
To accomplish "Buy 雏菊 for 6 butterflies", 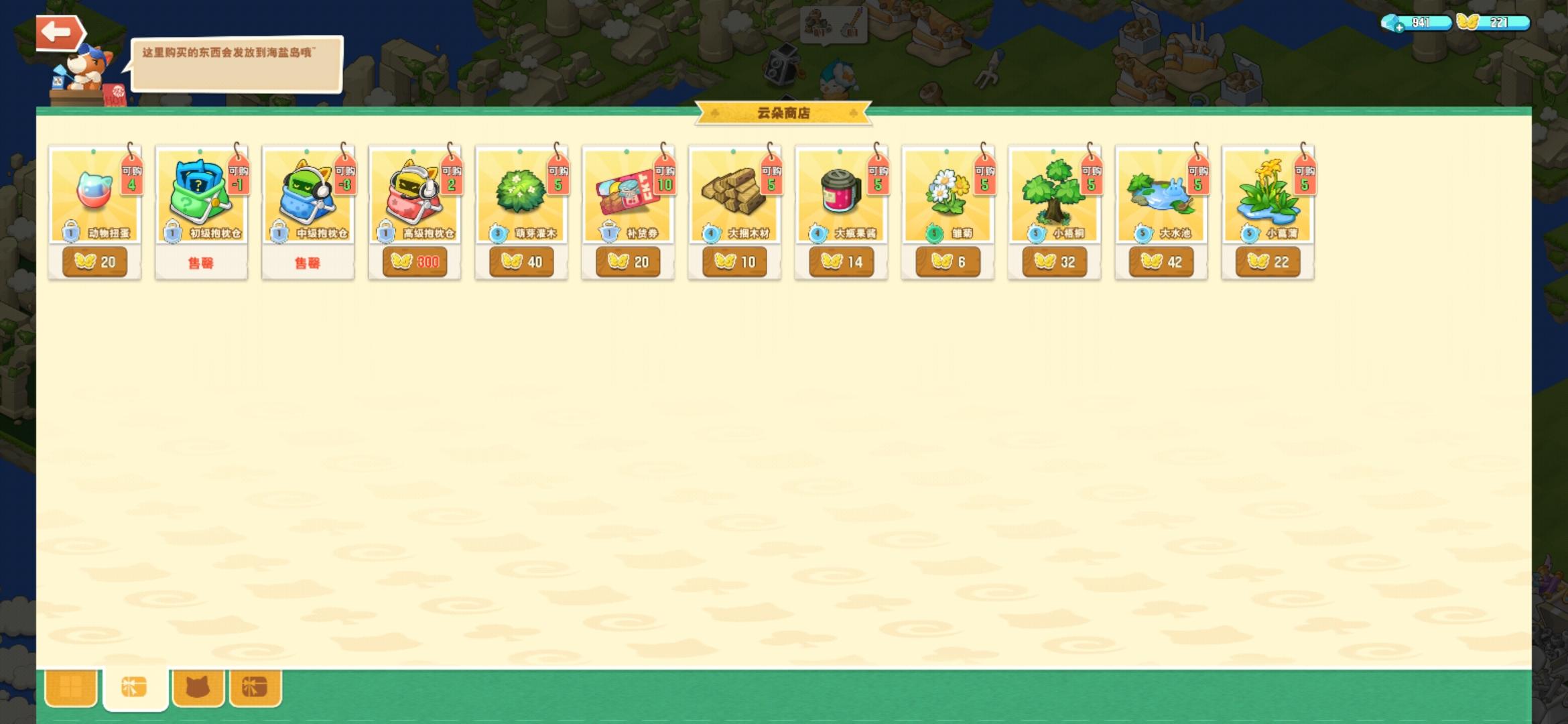I will point(946,261).
